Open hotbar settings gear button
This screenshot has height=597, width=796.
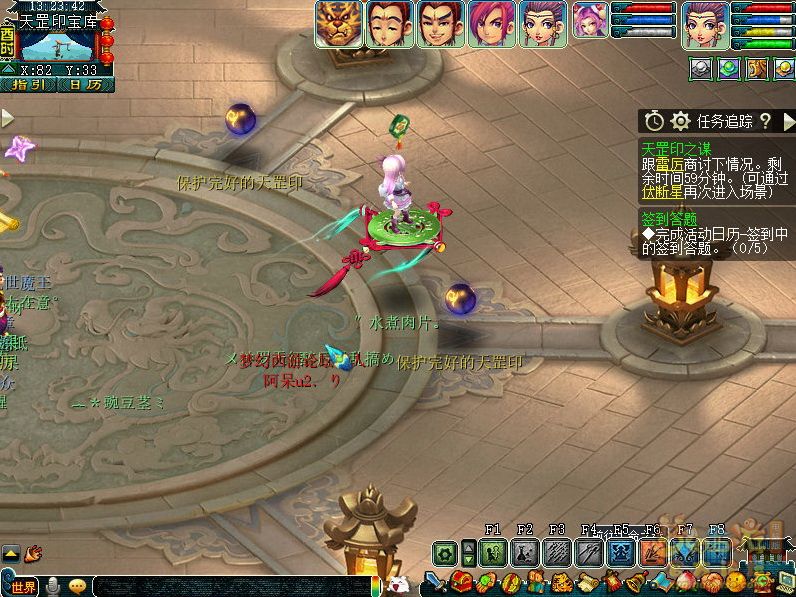(x=445, y=552)
